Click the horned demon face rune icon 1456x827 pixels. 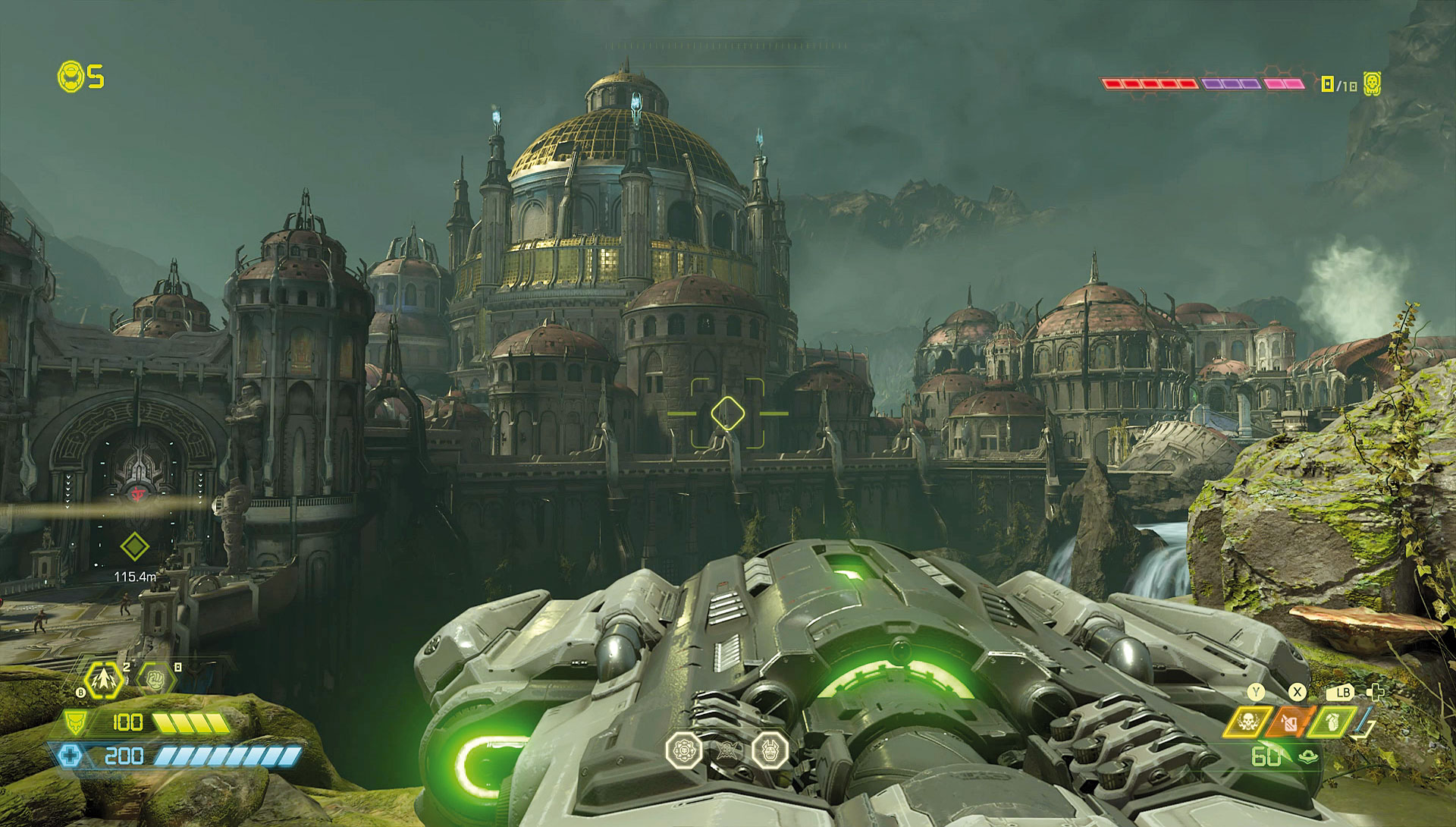(x=770, y=750)
